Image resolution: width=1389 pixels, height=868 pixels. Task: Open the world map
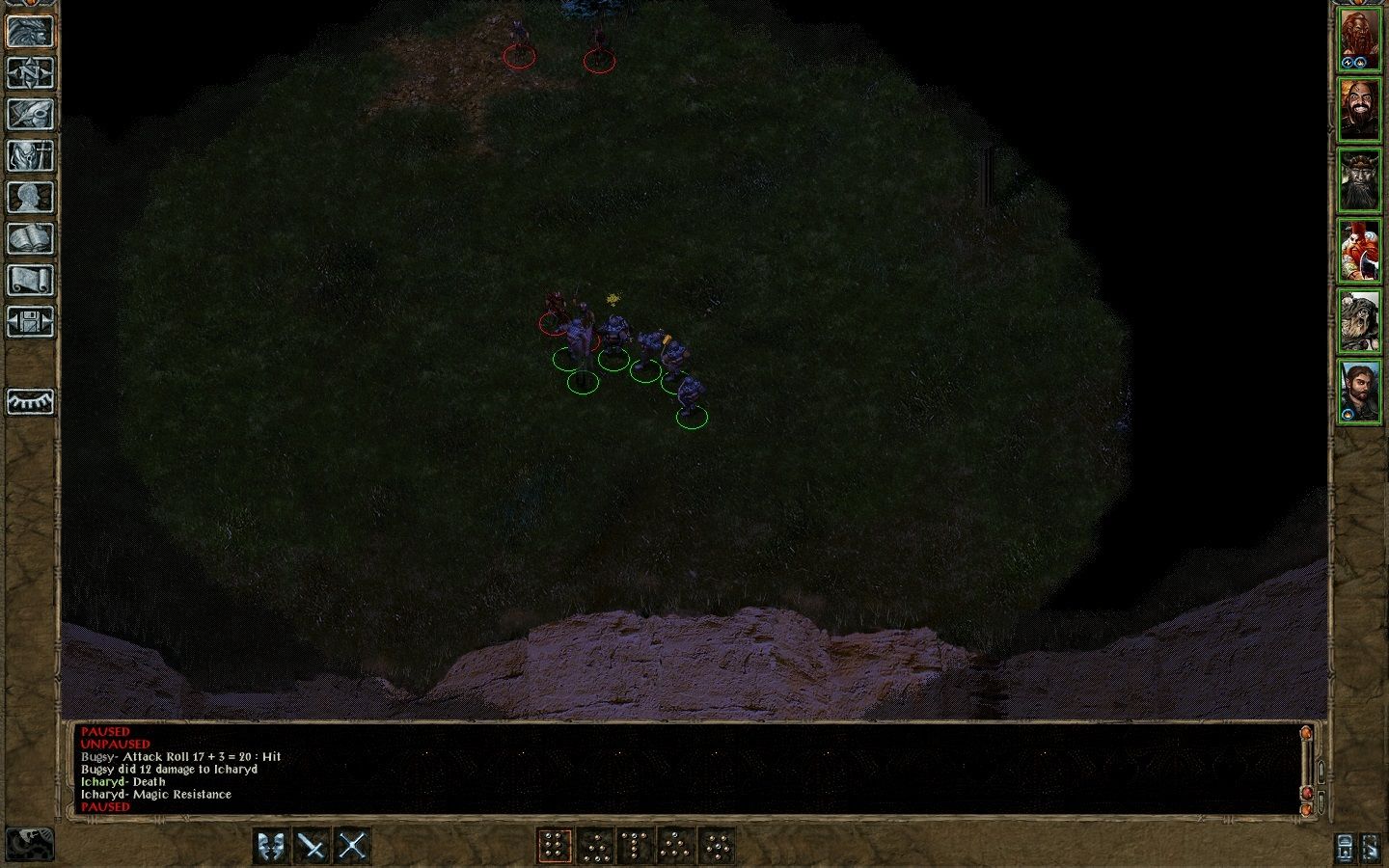29,74
